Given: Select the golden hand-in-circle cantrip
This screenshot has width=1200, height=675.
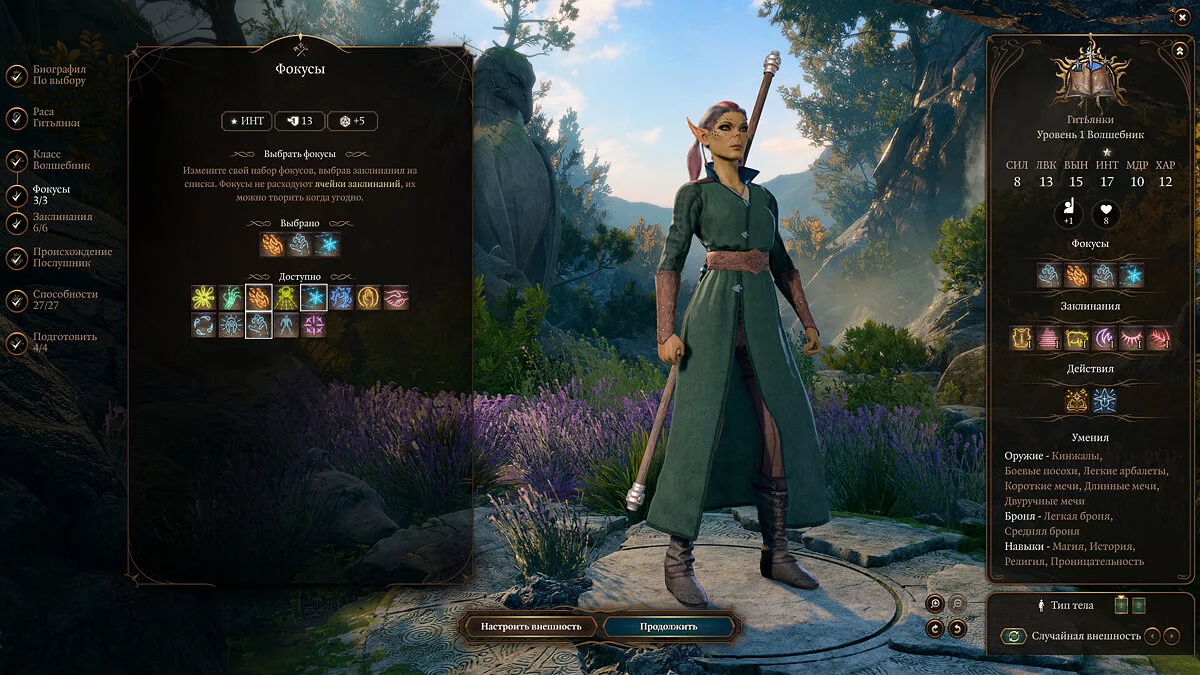Looking at the screenshot, I should tap(369, 297).
